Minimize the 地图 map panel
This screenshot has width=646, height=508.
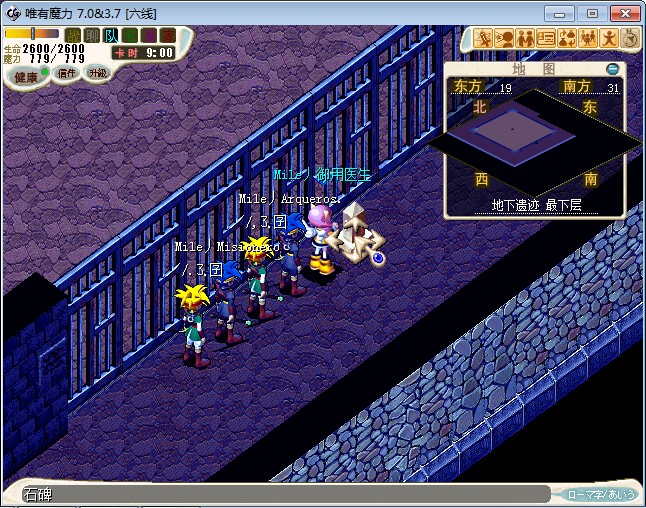click(x=613, y=69)
